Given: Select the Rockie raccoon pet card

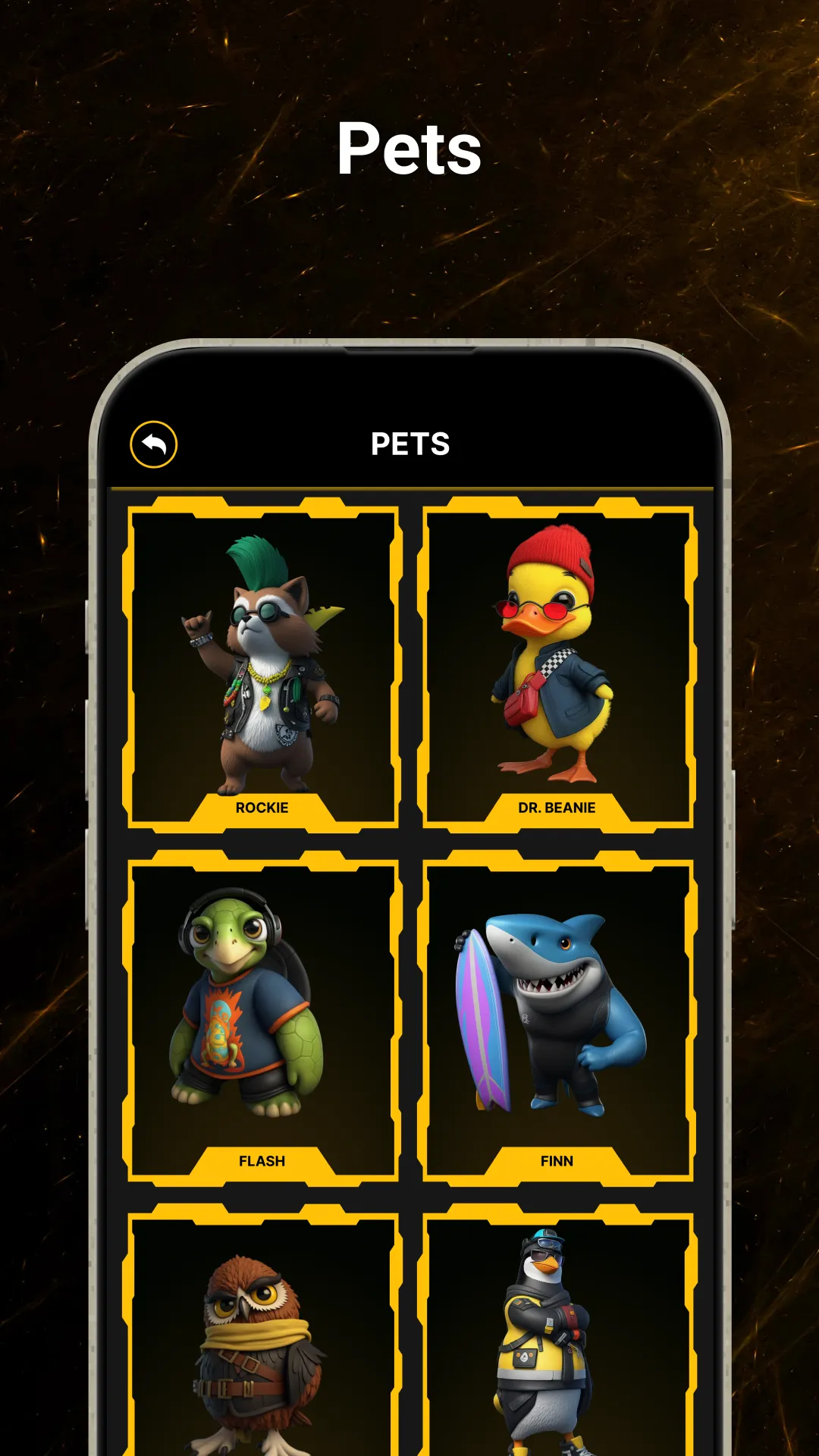Looking at the screenshot, I should tap(262, 665).
